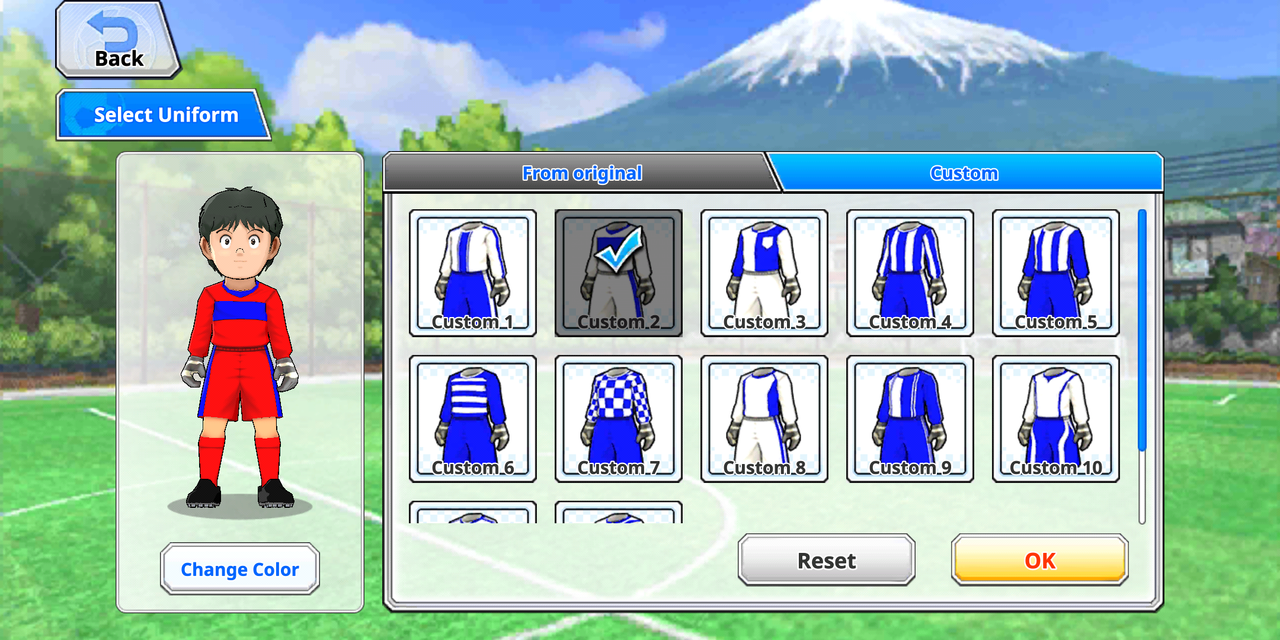Pick the Custom 9 uniform

click(x=910, y=418)
